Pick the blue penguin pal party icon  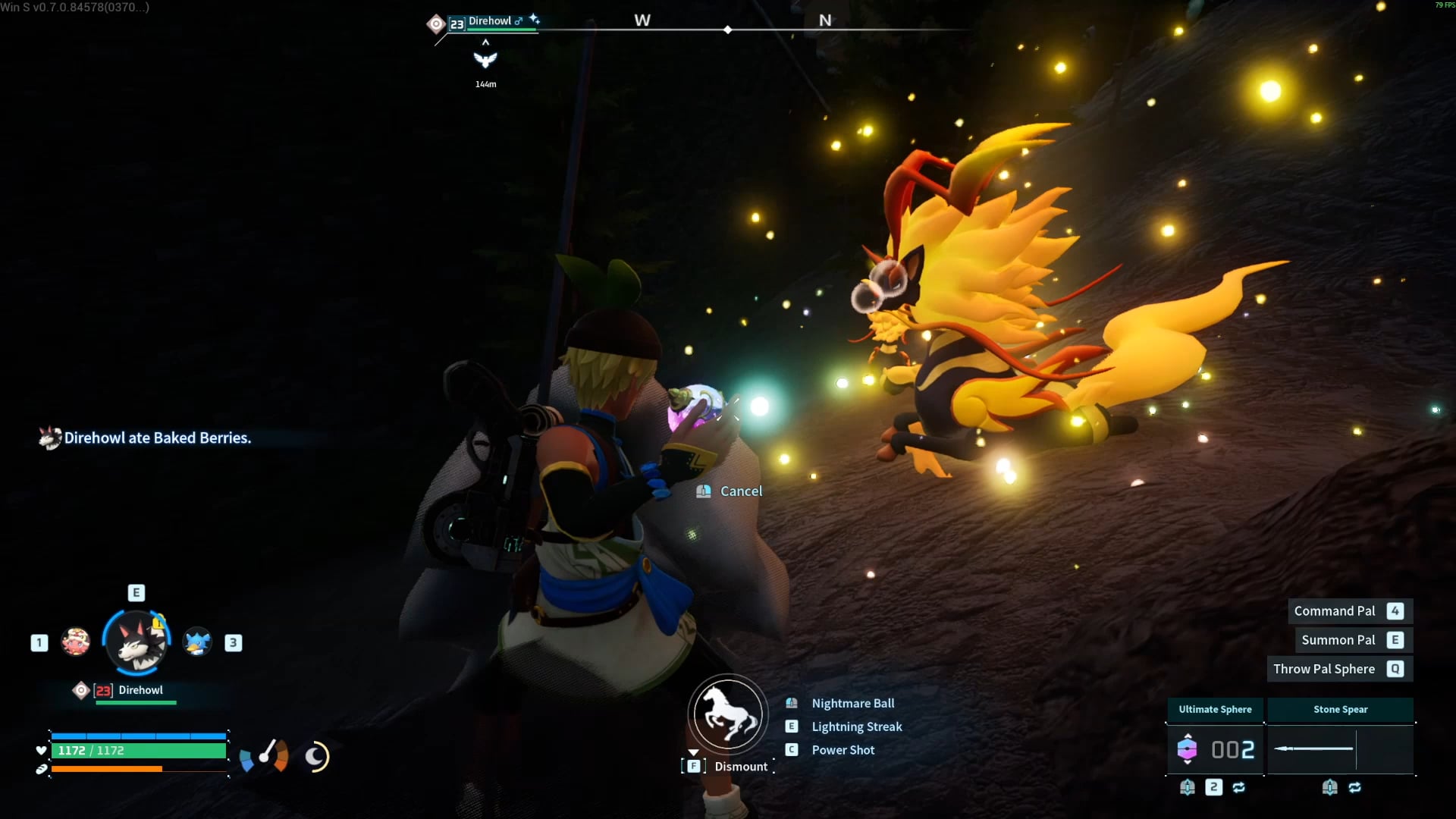tap(197, 642)
